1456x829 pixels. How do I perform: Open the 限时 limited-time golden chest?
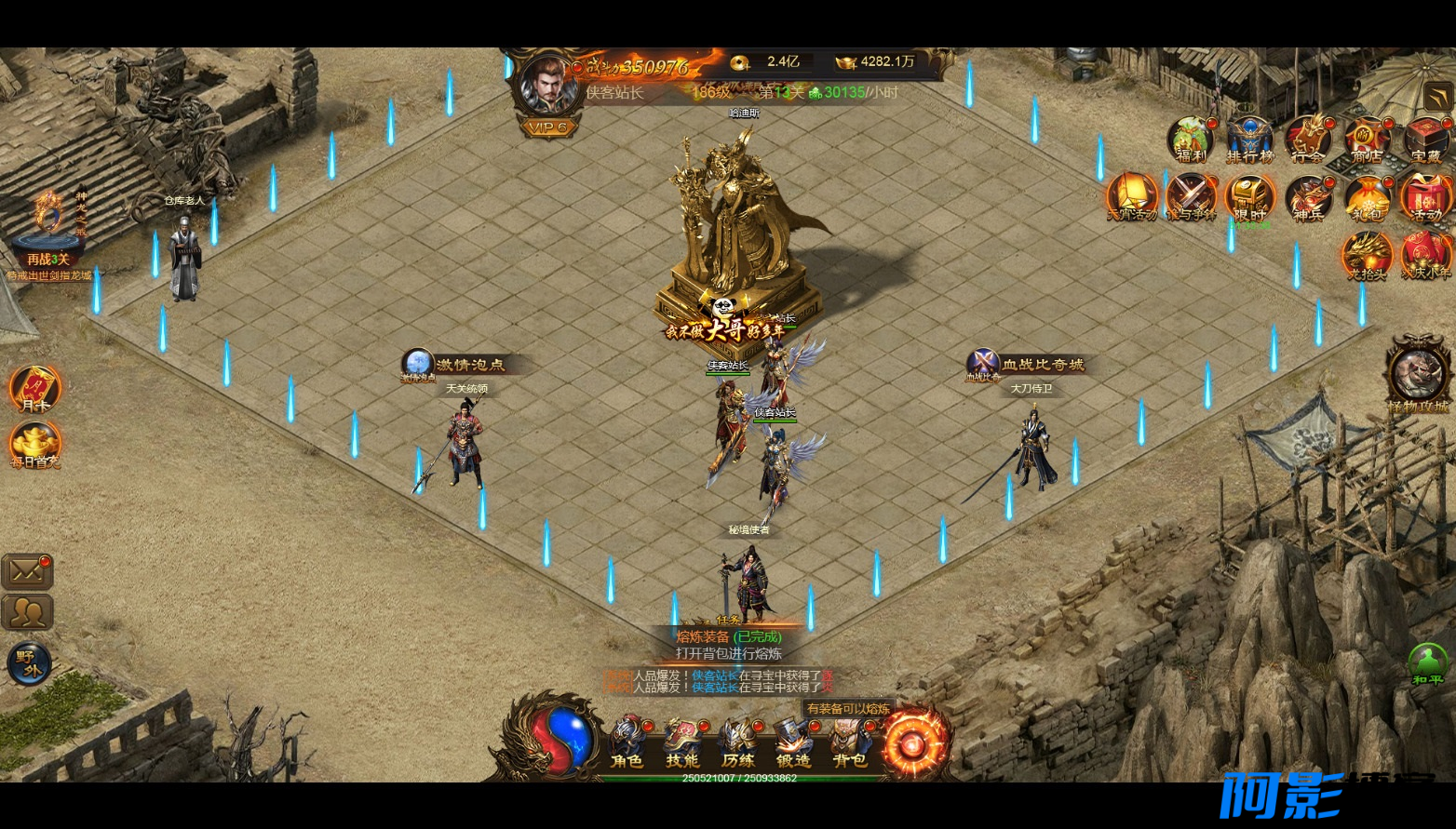(x=1248, y=198)
